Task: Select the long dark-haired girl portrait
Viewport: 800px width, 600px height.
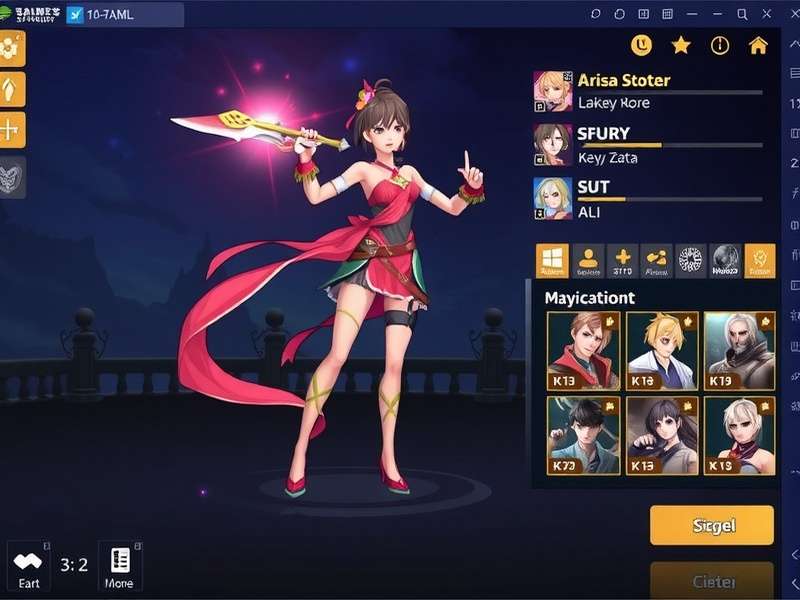Action: [661, 435]
